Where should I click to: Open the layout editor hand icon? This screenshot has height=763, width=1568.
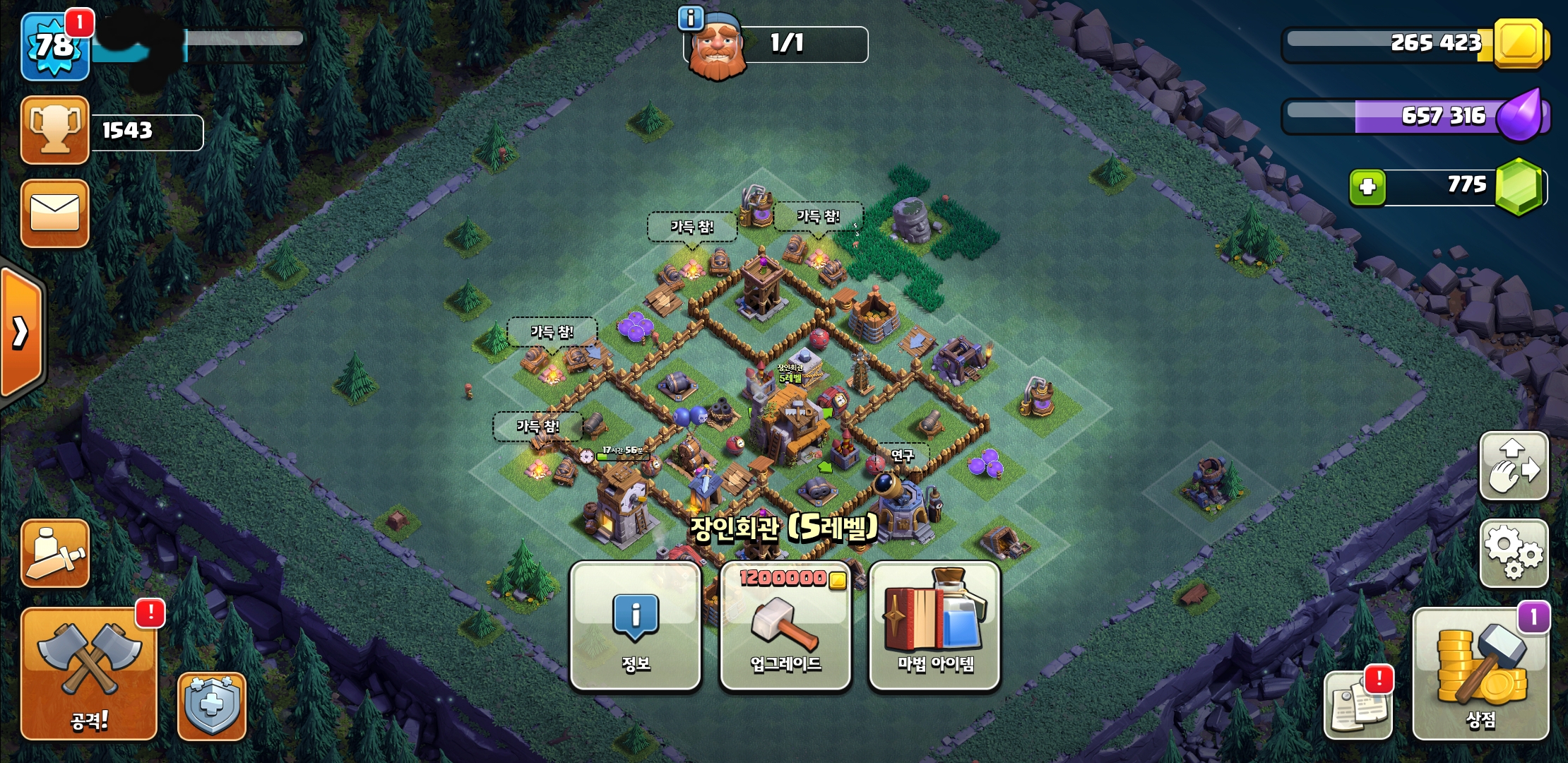(1514, 466)
